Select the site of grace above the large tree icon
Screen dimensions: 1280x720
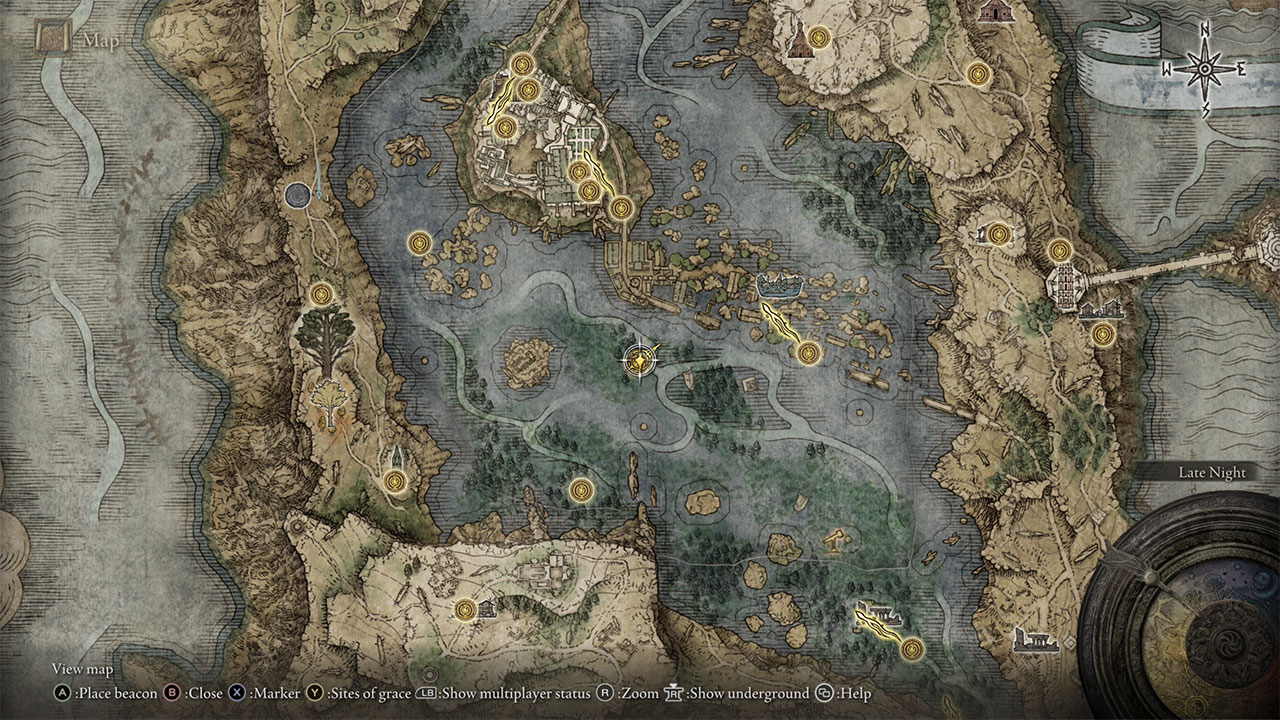(x=321, y=294)
